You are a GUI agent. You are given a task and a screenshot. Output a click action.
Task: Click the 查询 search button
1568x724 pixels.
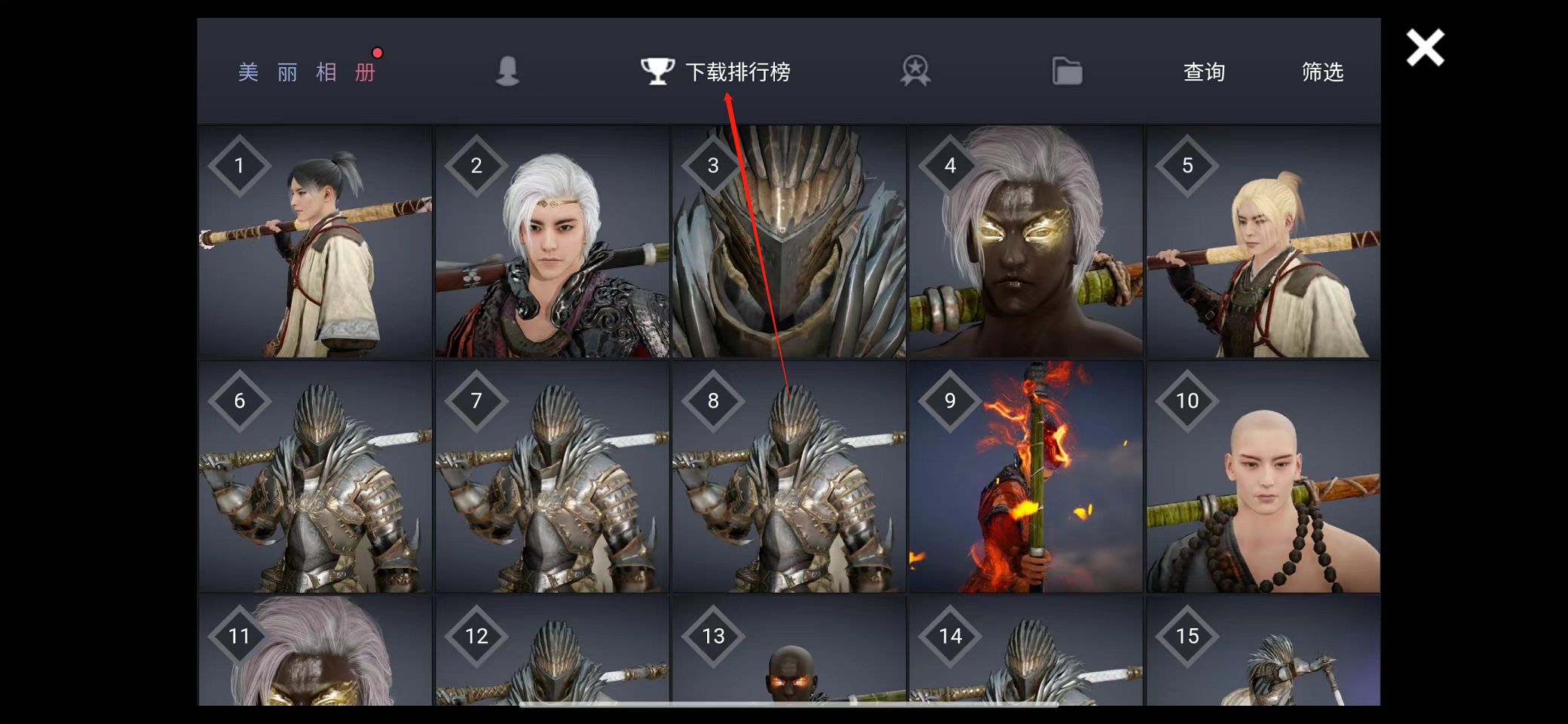point(1203,72)
